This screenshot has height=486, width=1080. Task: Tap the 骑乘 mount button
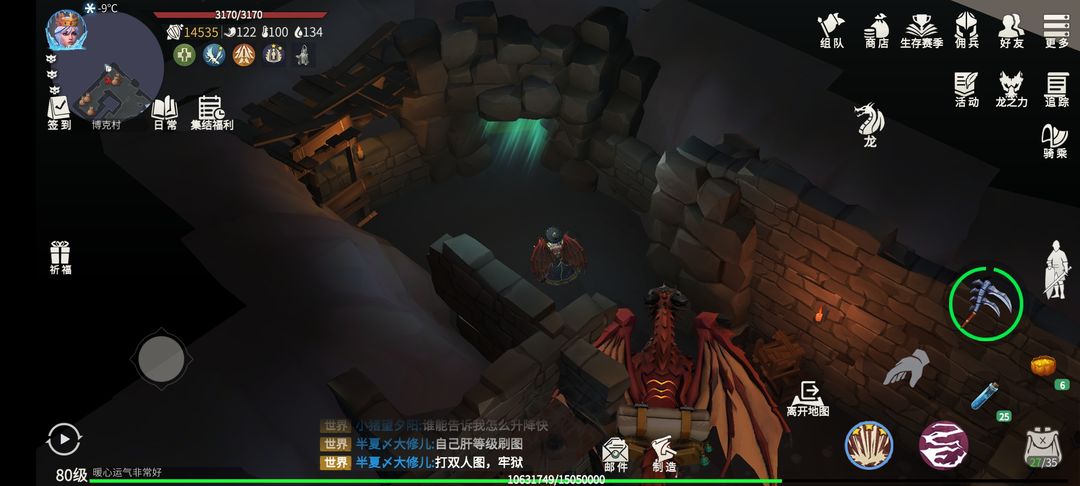1055,141
